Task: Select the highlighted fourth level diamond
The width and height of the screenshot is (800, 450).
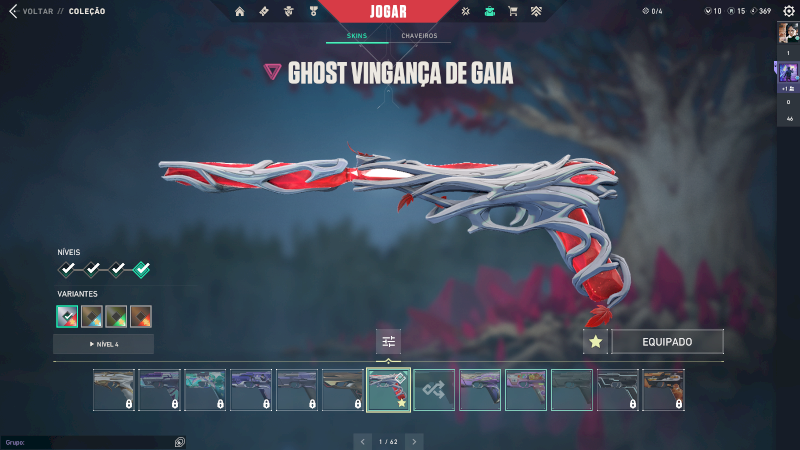Action: pos(142,269)
